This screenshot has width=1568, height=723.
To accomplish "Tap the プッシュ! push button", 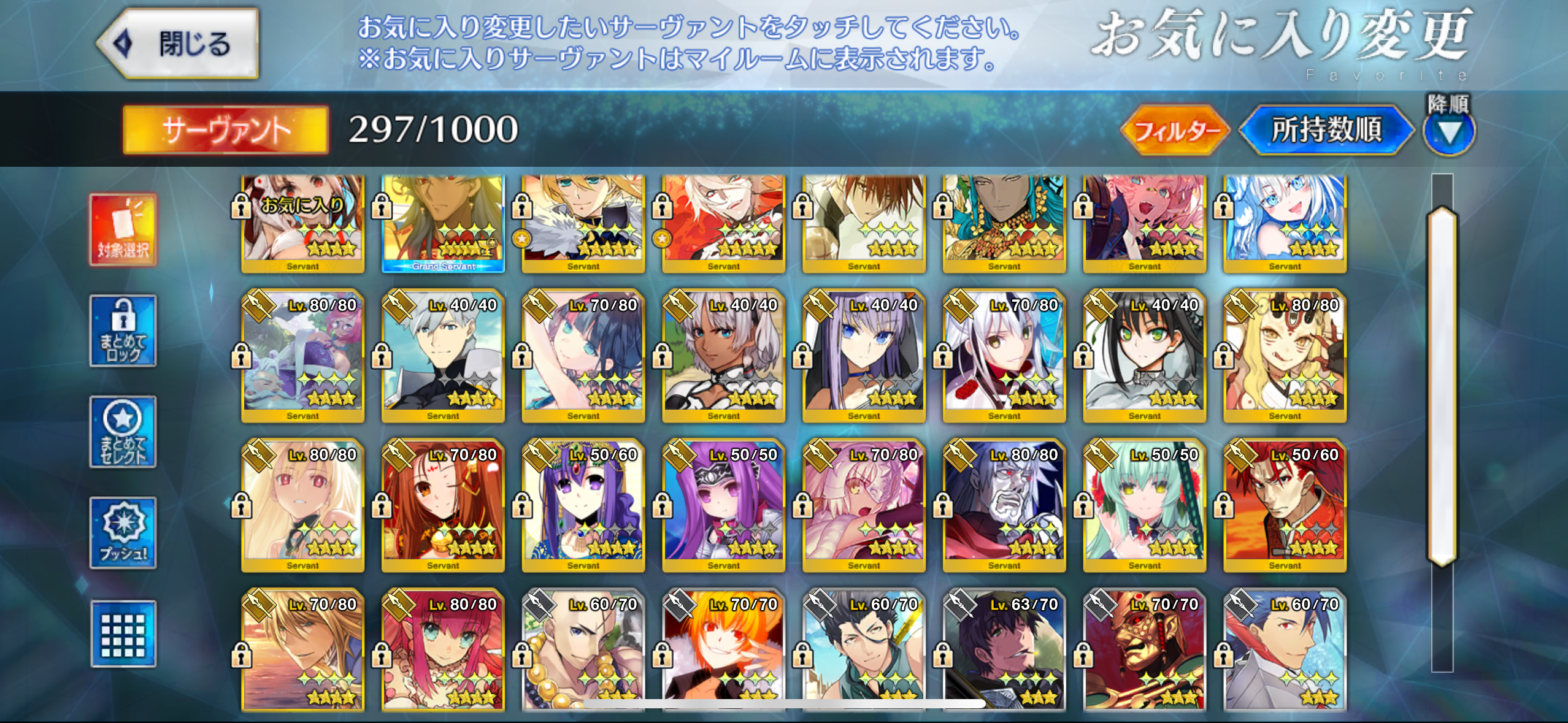I will pyautogui.click(x=123, y=532).
